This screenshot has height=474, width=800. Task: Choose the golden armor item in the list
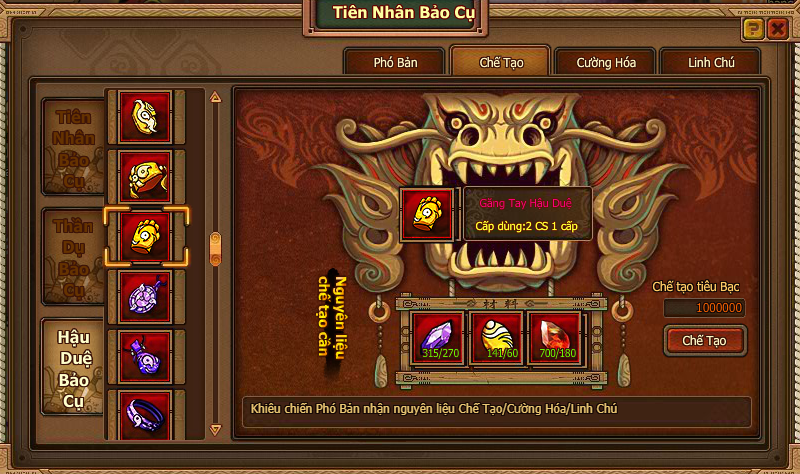click(146, 176)
